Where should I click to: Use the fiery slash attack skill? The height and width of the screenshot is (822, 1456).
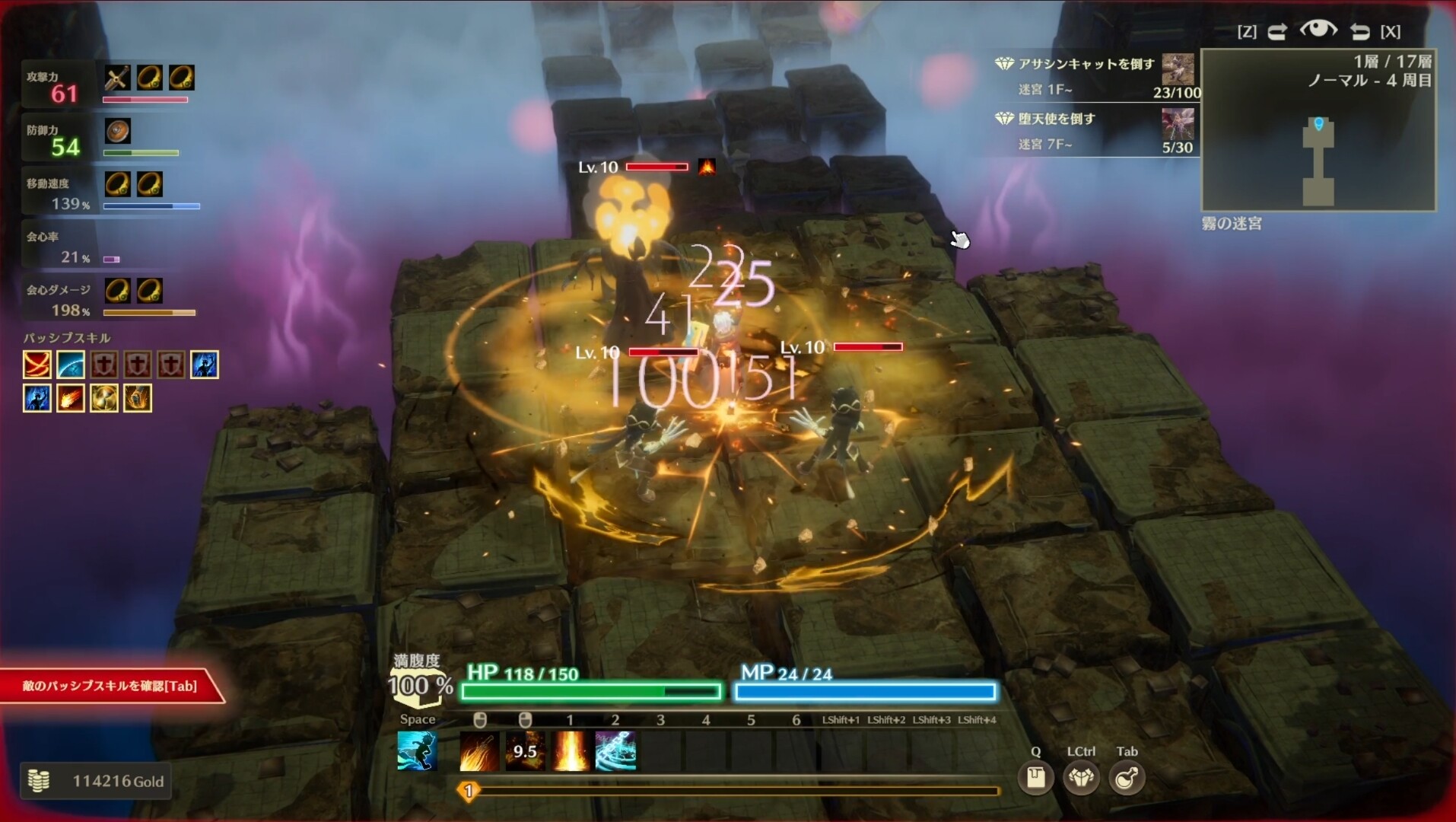point(480,751)
